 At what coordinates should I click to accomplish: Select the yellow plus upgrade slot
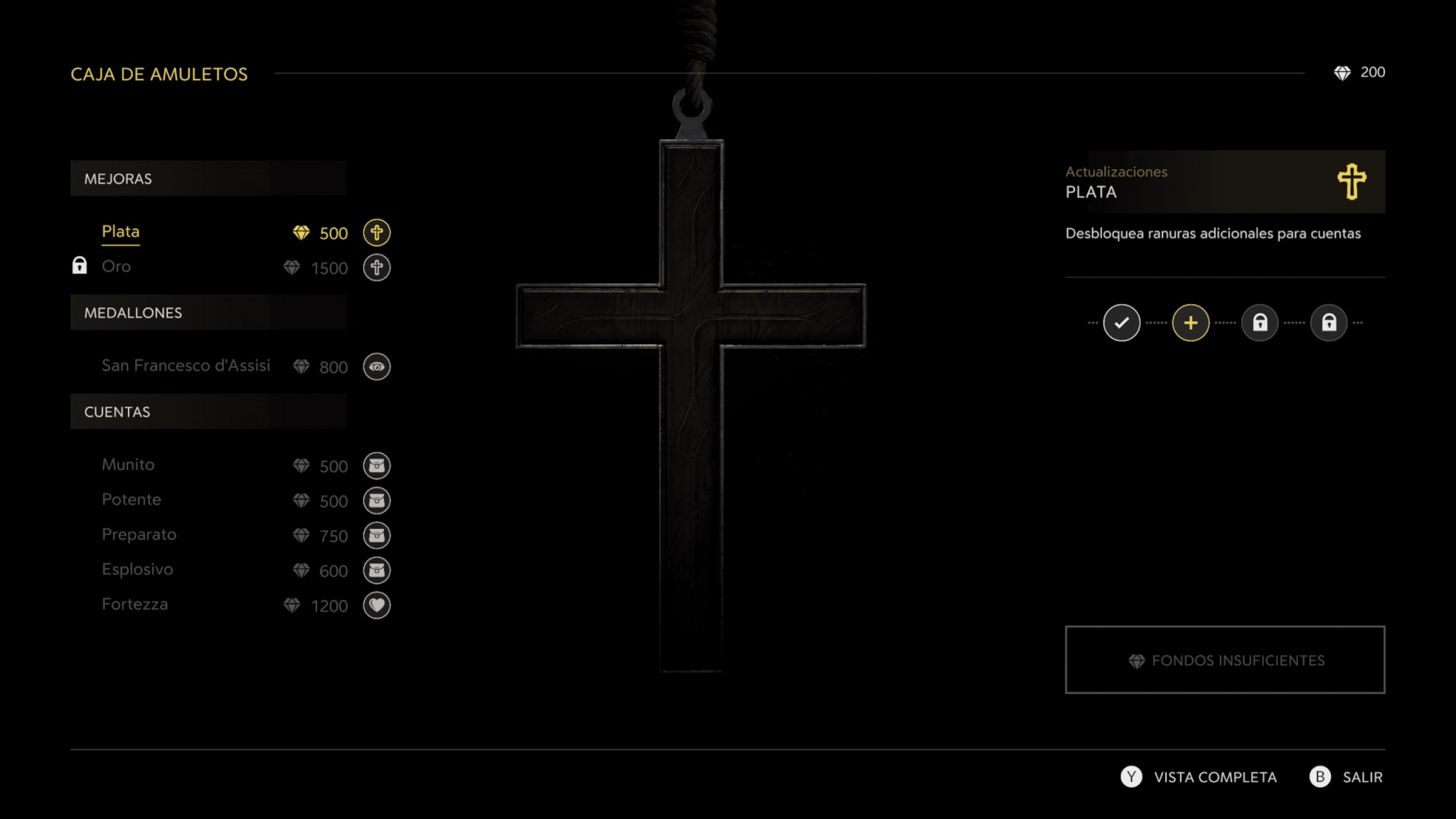pyautogui.click(x=1190, y=323)
